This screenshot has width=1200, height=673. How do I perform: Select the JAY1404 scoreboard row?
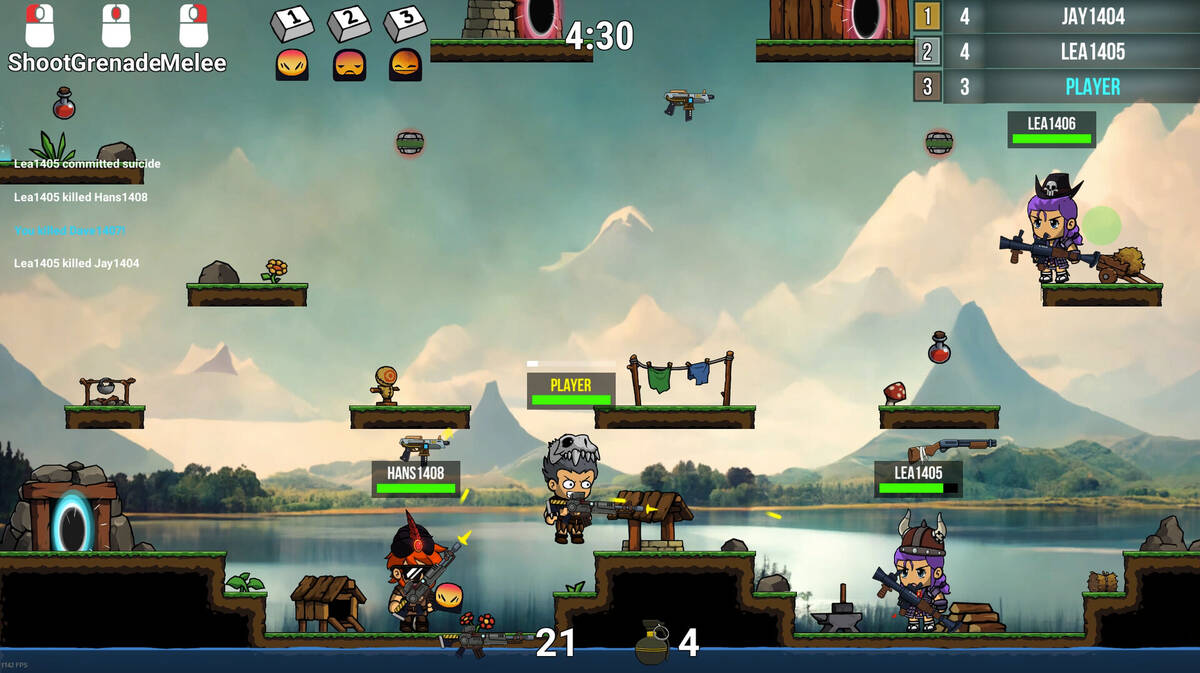1056,17
